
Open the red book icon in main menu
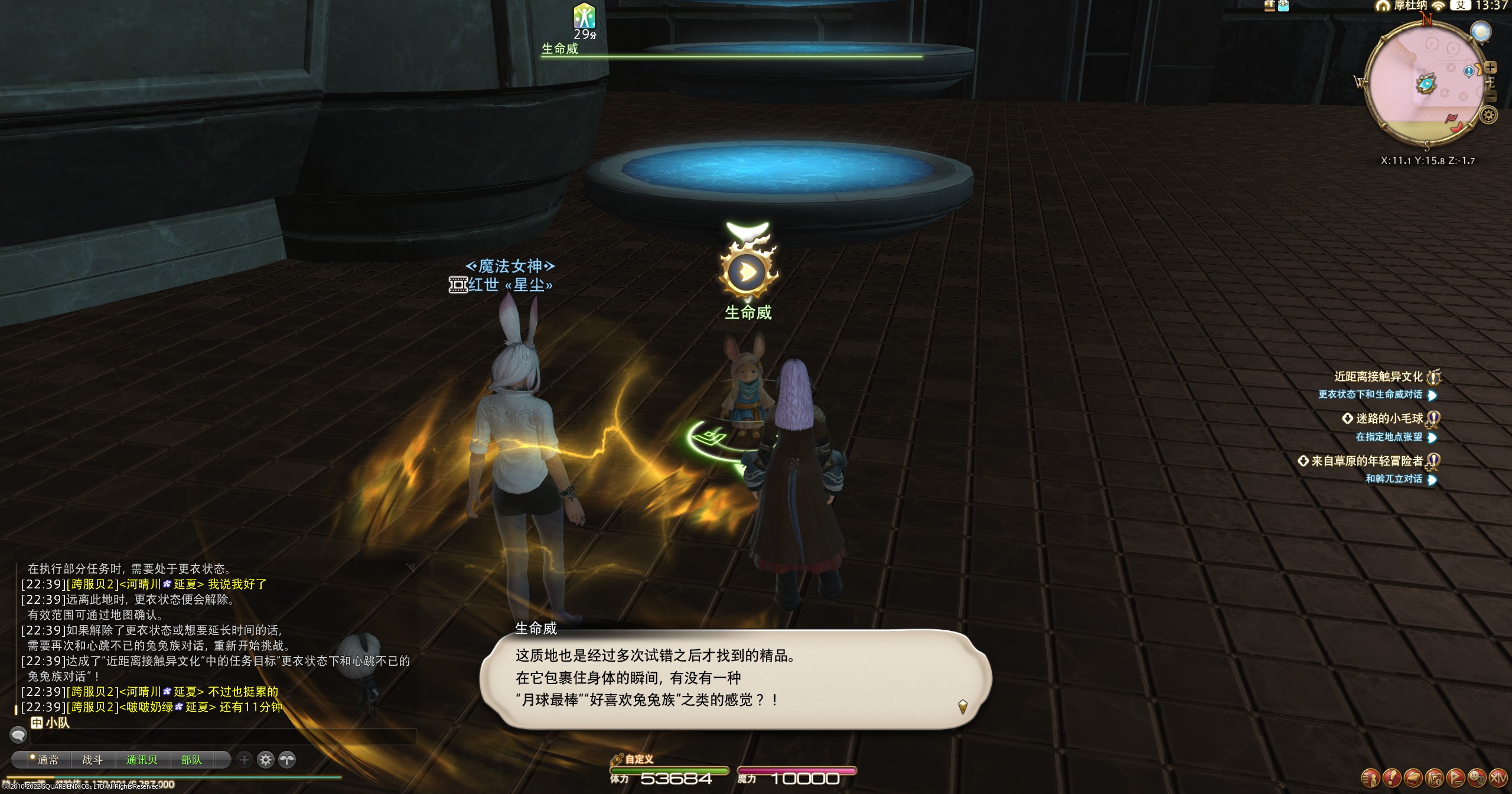point(1413,777)
